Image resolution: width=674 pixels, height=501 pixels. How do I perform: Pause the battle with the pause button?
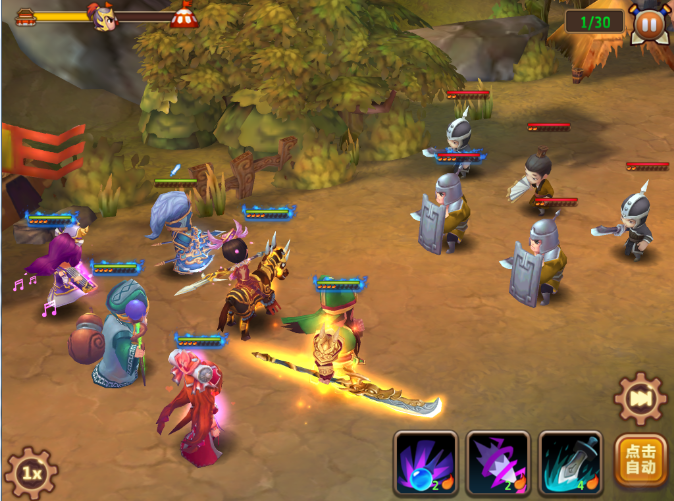click(x=647, y=22)
